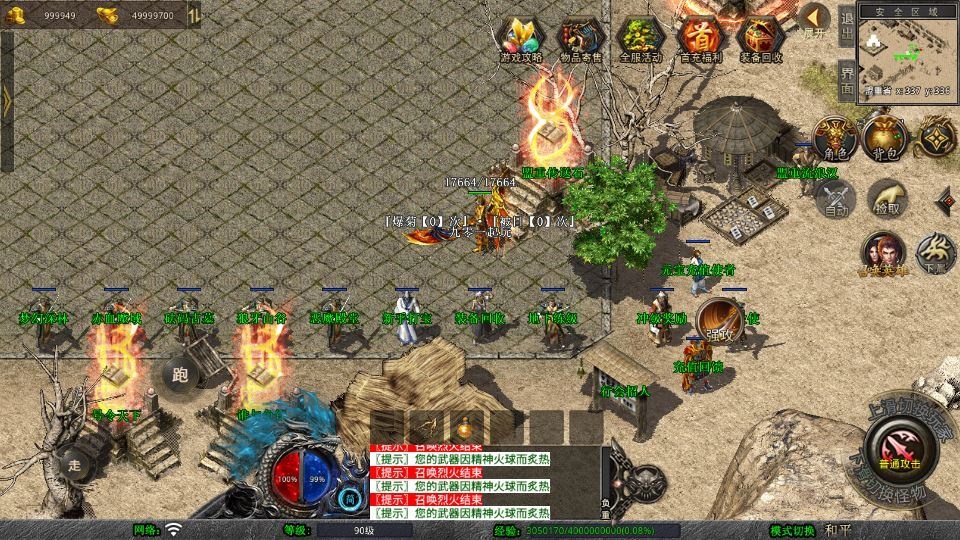Click the 界面 interface button
The image size is (960, 540).
pyautogui.click(x=847, y=79)
